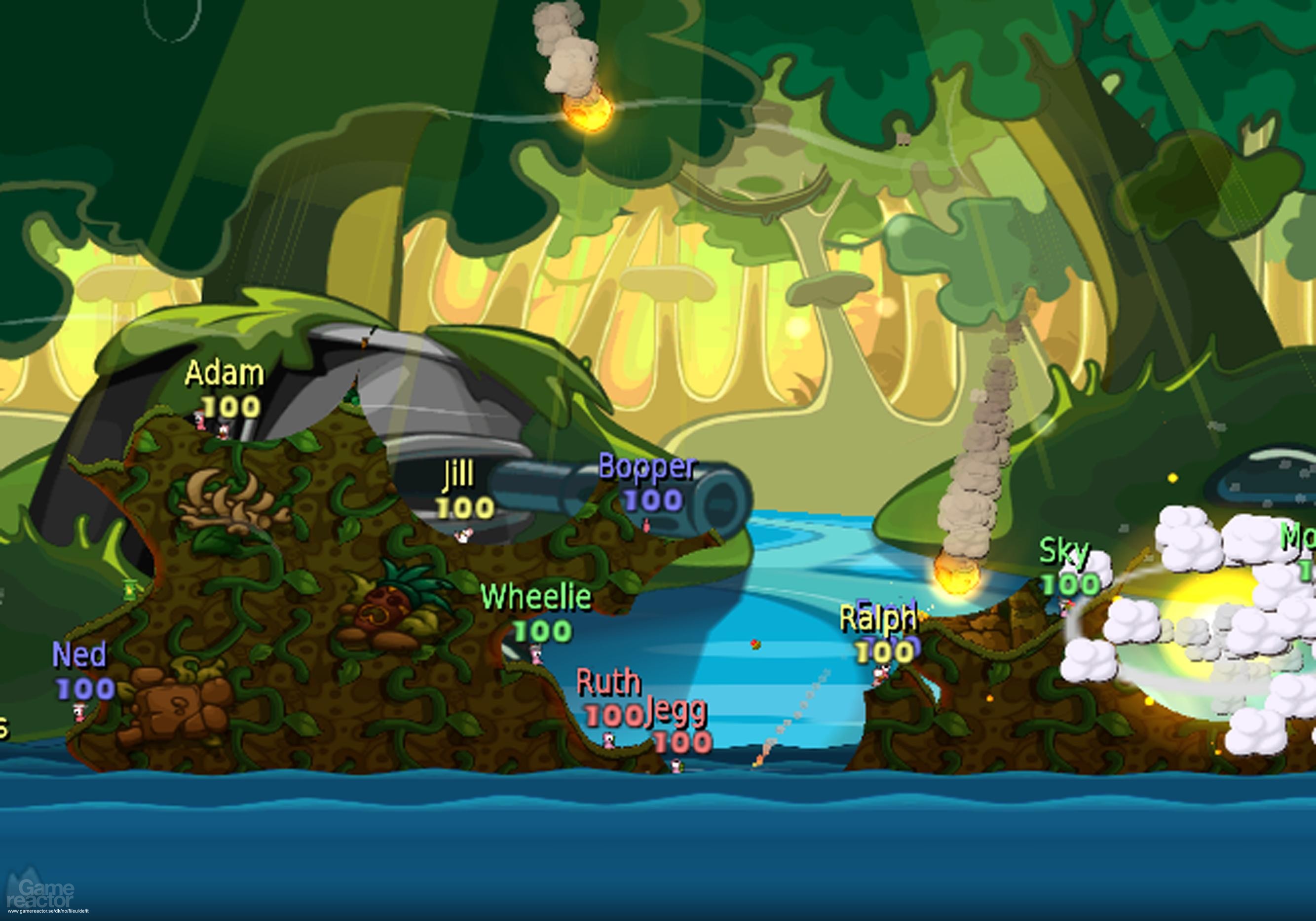Select Ned's worm on the left cliff

(78, 713)
